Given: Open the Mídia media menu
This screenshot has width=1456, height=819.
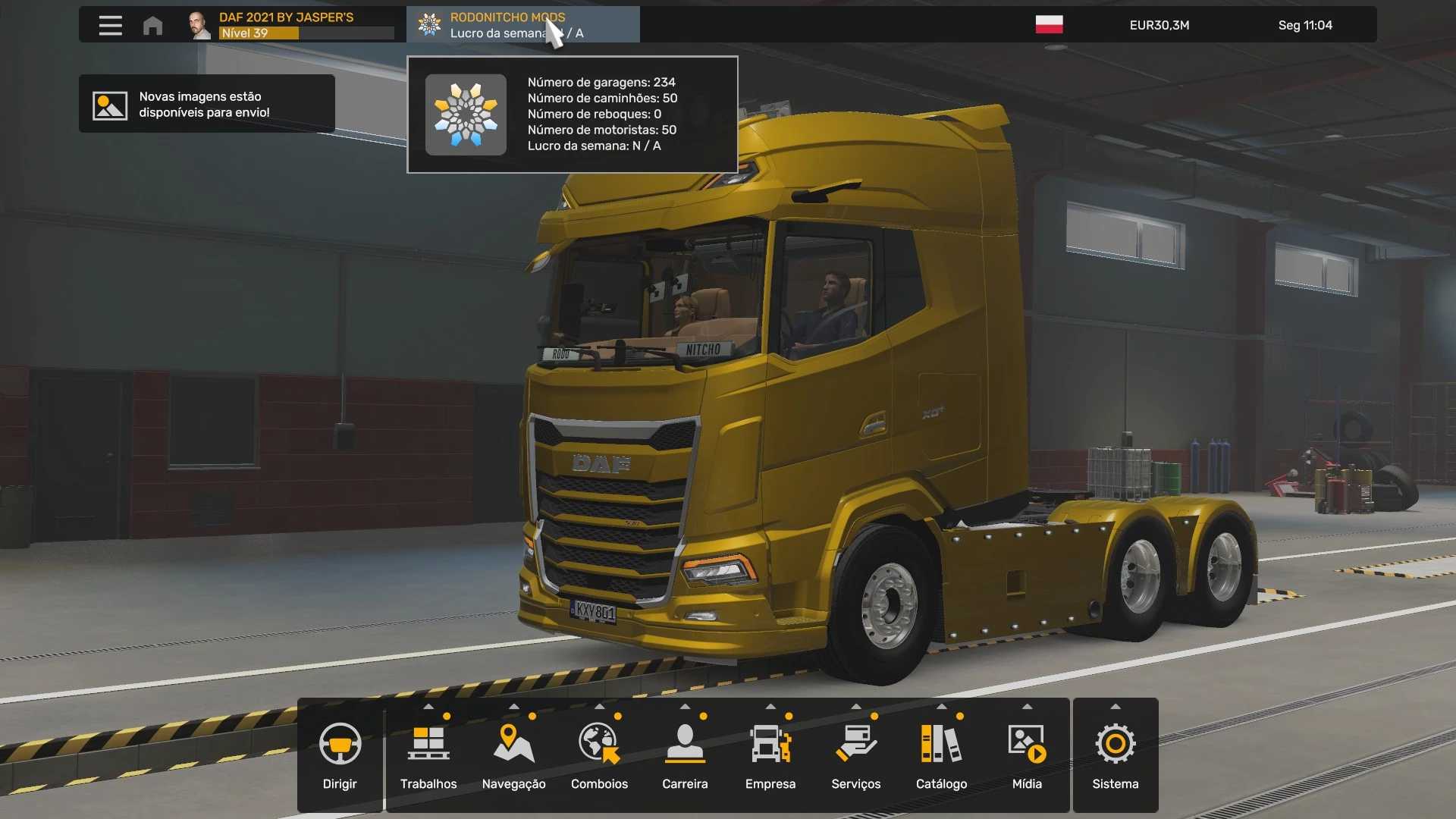Looking at the screenshot, I should click(1027, 755).
